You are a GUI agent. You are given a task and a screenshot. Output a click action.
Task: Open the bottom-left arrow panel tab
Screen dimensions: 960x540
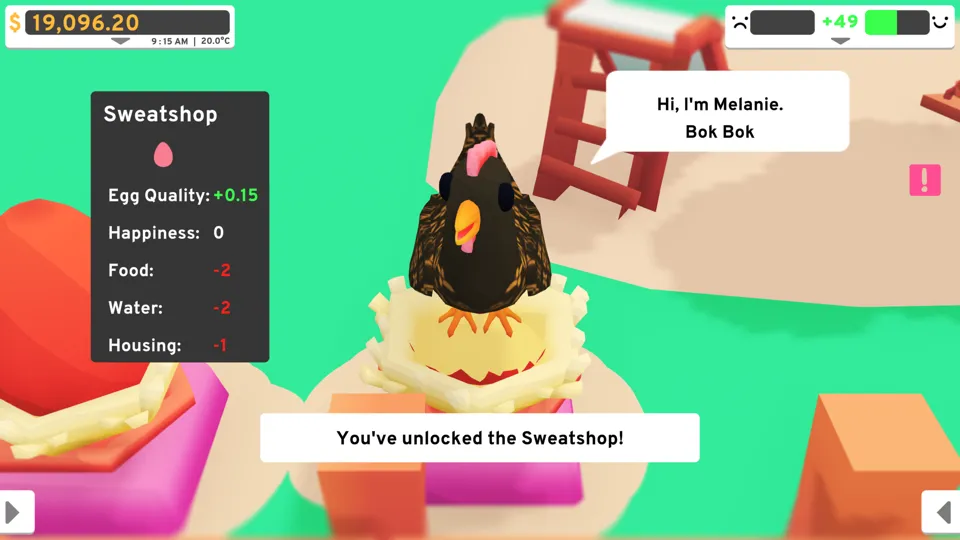[x=16, y=512]
